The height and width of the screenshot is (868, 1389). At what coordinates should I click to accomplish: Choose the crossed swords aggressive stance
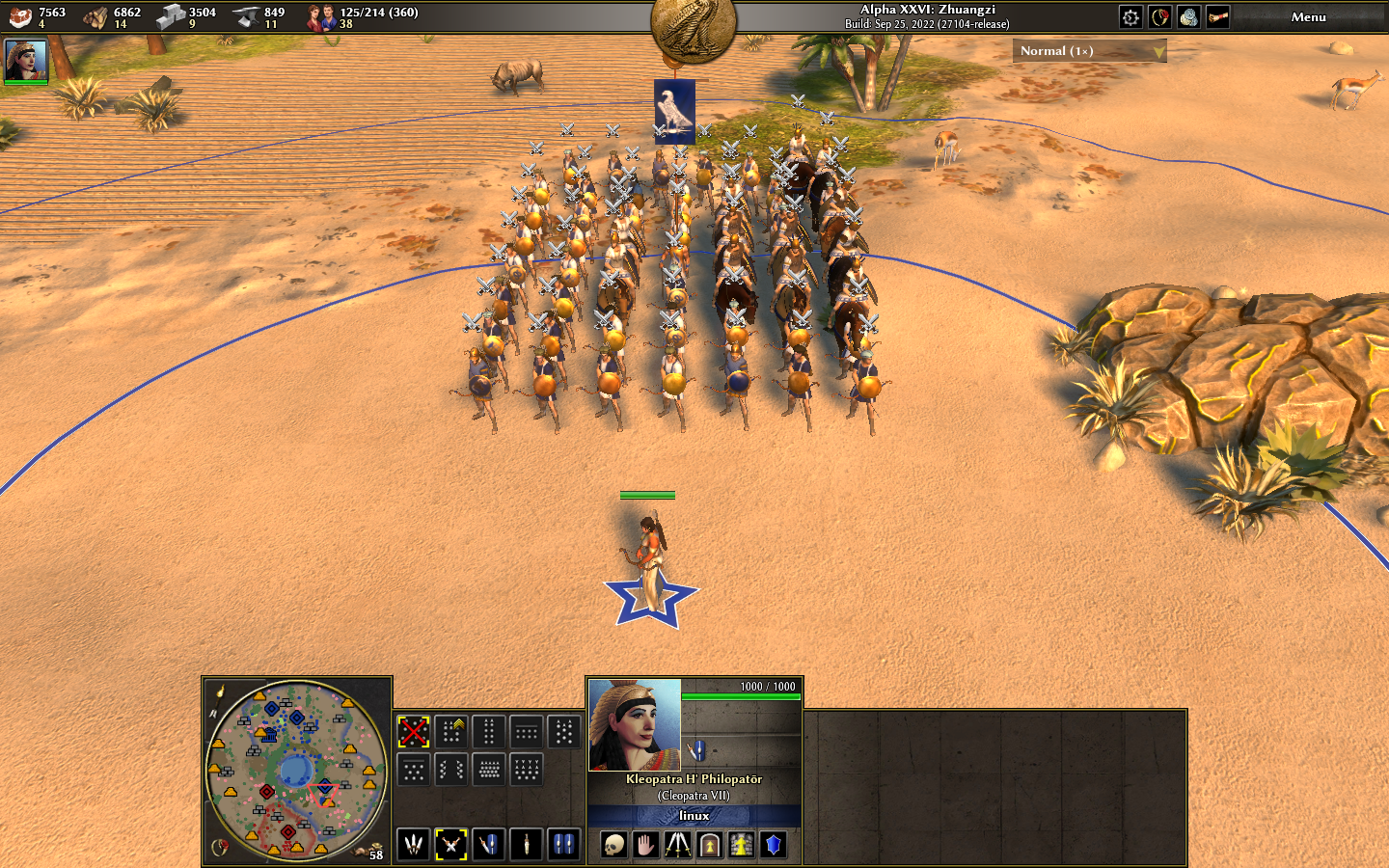pyautogui.click(x=450, y=845)
